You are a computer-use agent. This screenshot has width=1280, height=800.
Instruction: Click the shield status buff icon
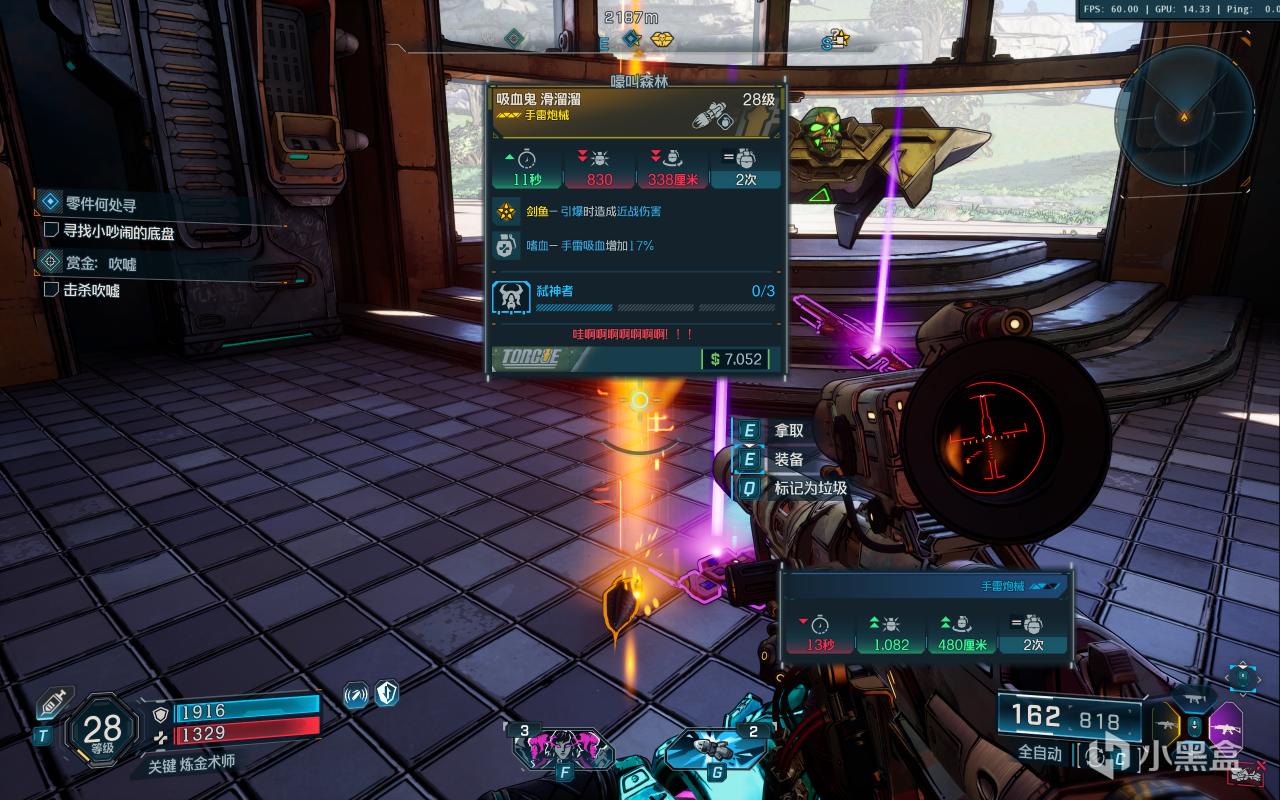(387, 693)
